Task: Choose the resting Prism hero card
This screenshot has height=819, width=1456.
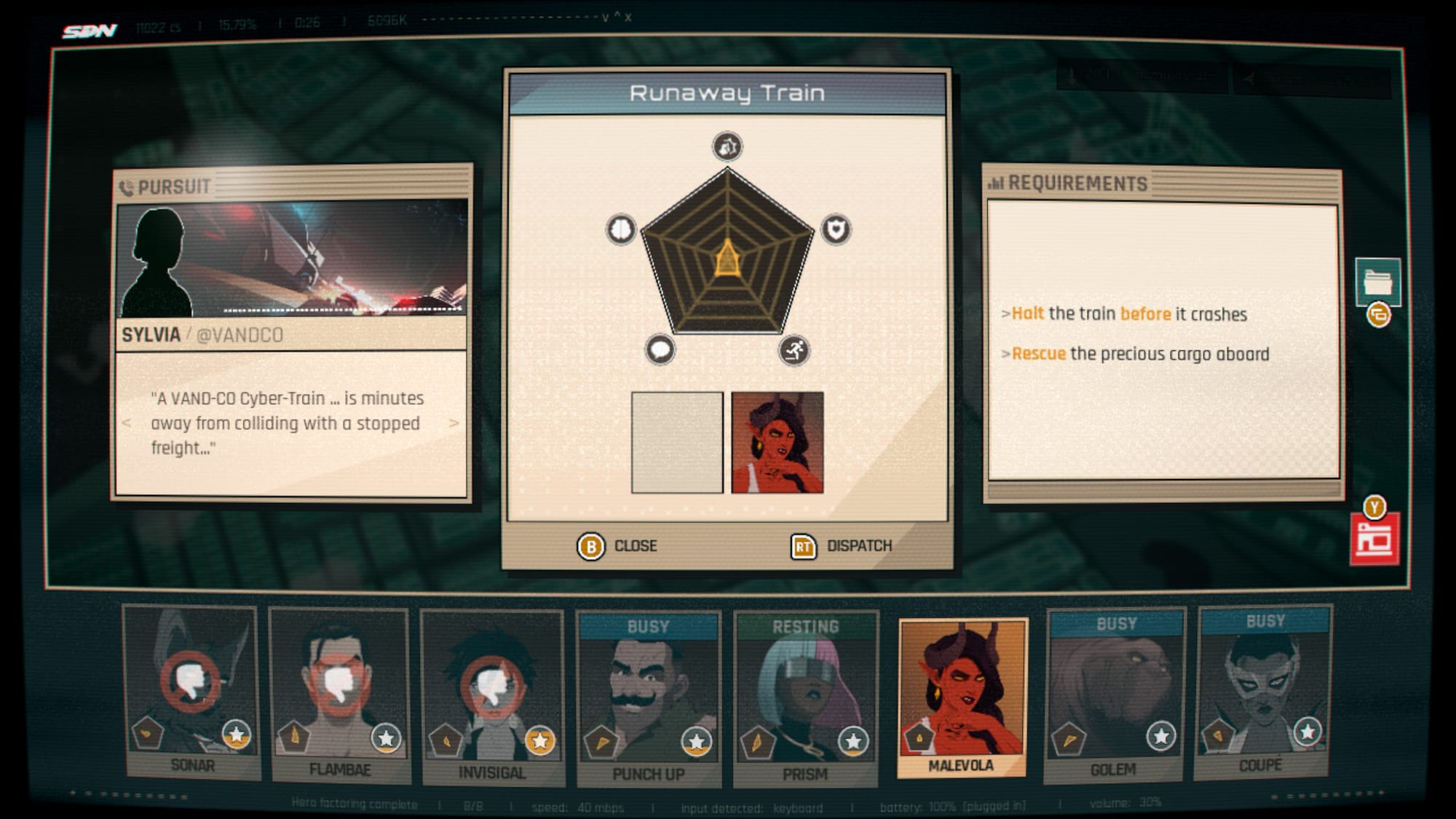Action: [x=805, y=699]
